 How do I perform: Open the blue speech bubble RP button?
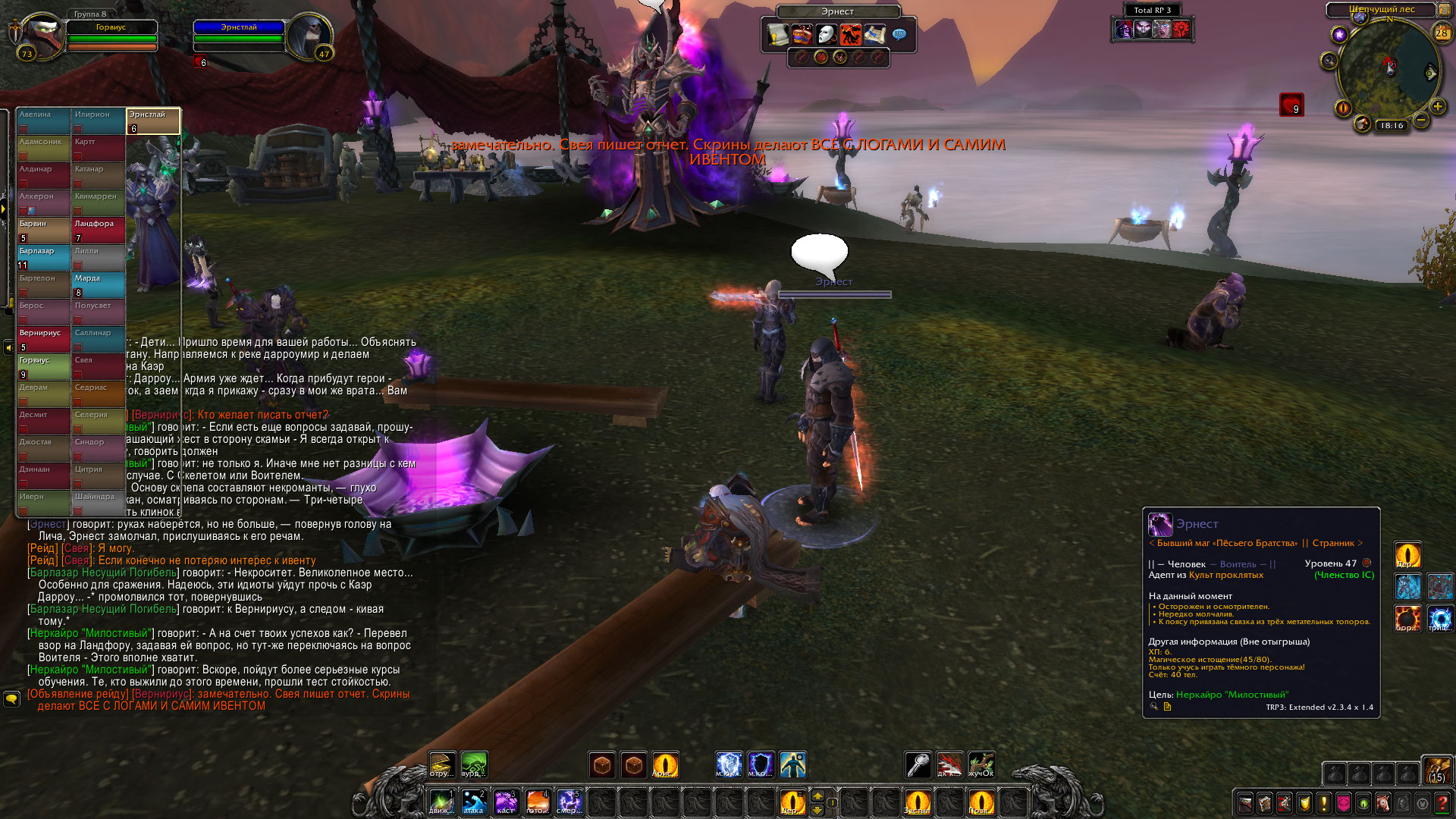899,34
